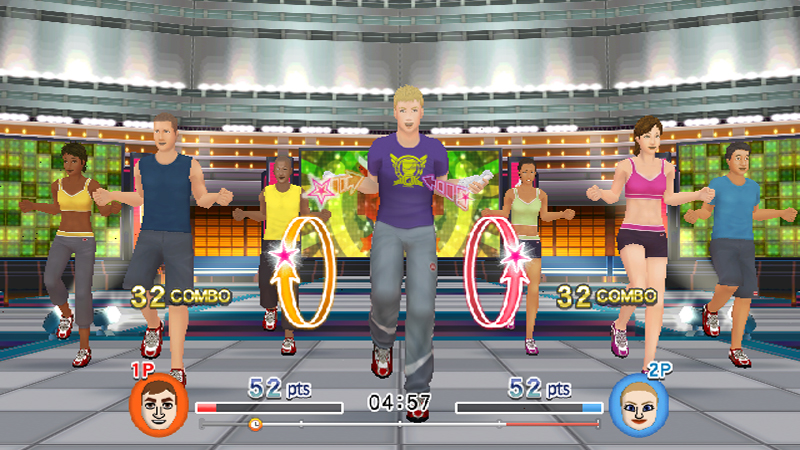800x450 pixels.
Task: Click the 1P Mii avatar portrait
Action: click(x=152, y=400)
